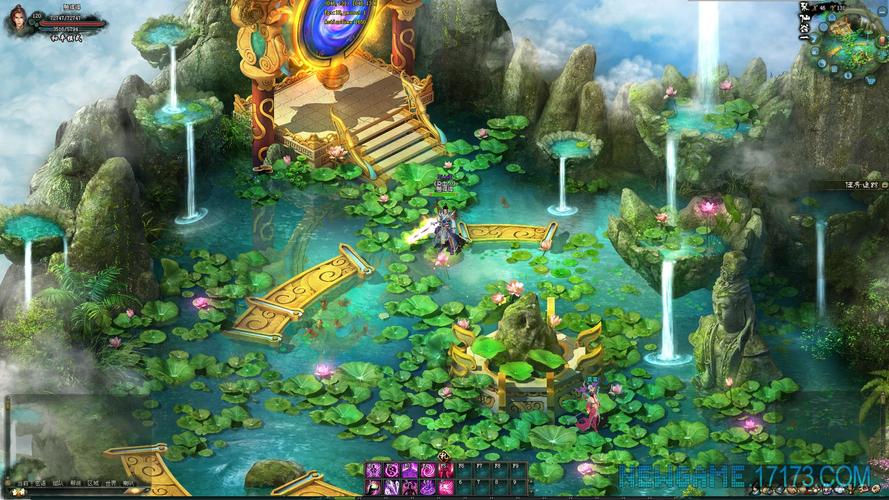
Task: Open the 帮派 guild chat tab
Action: pos(75,482)
